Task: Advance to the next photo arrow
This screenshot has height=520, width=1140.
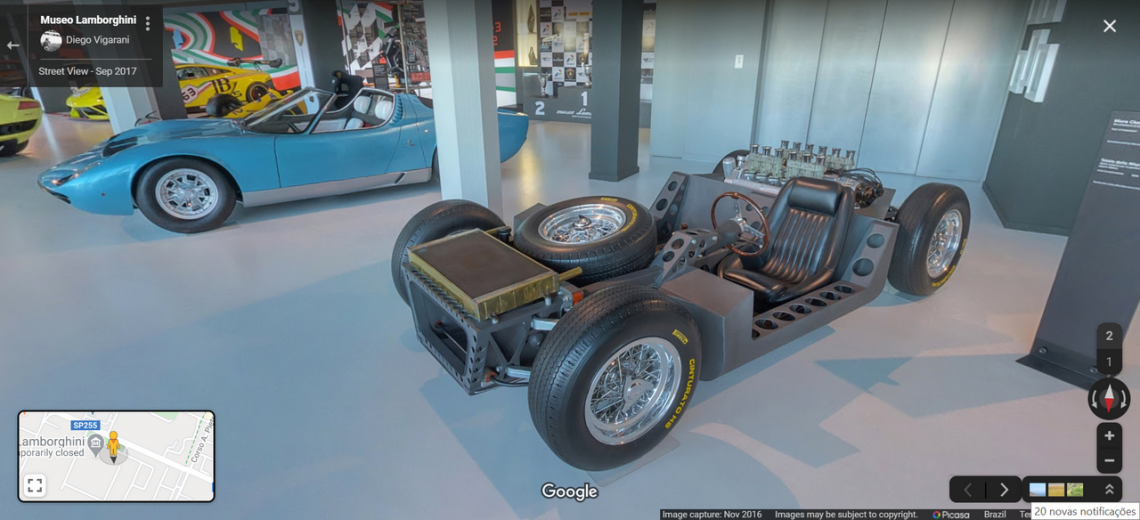Action: pyautogui.click(x=1003, y=490)
